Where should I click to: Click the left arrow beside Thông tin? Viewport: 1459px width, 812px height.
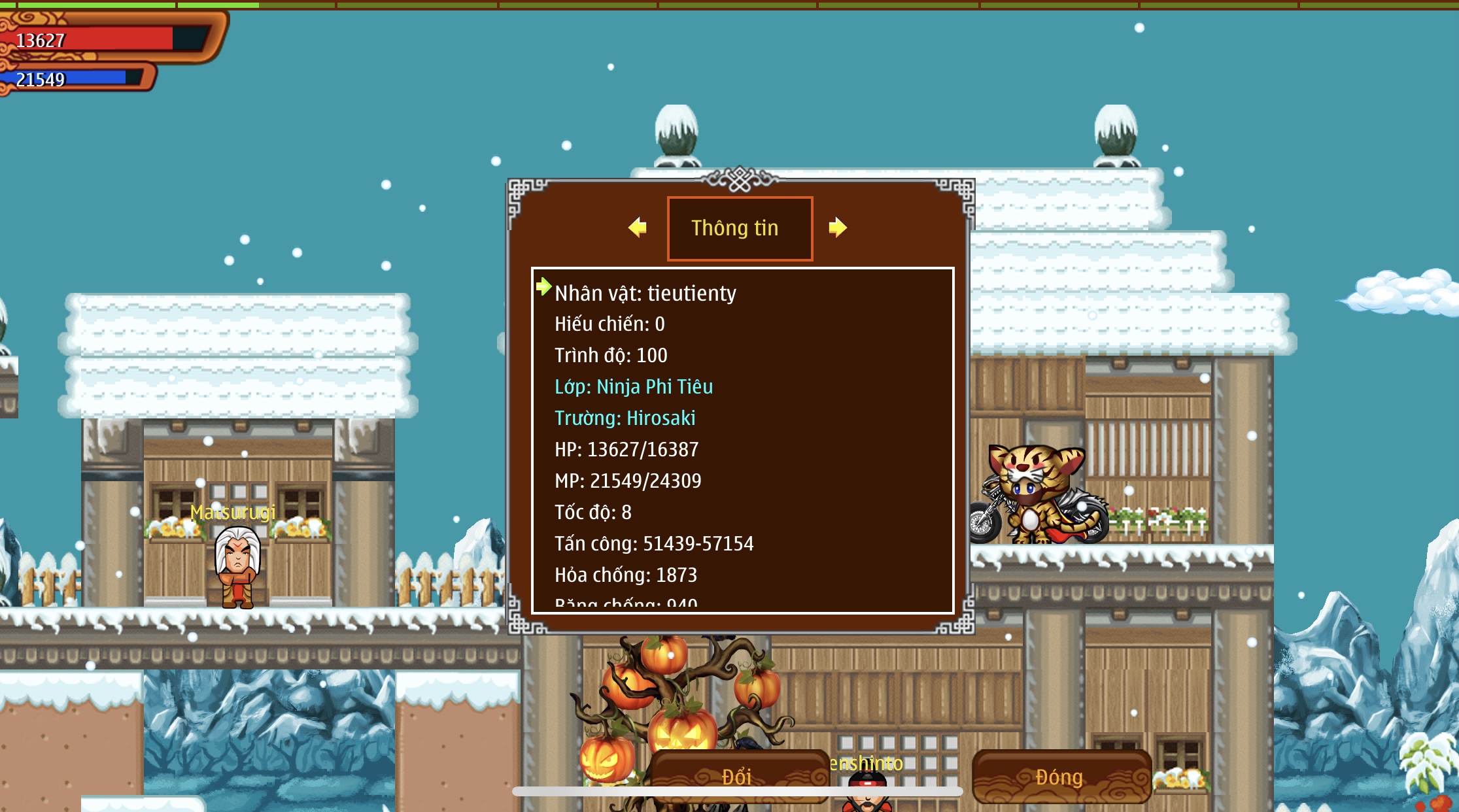click(x=638, y=228)
